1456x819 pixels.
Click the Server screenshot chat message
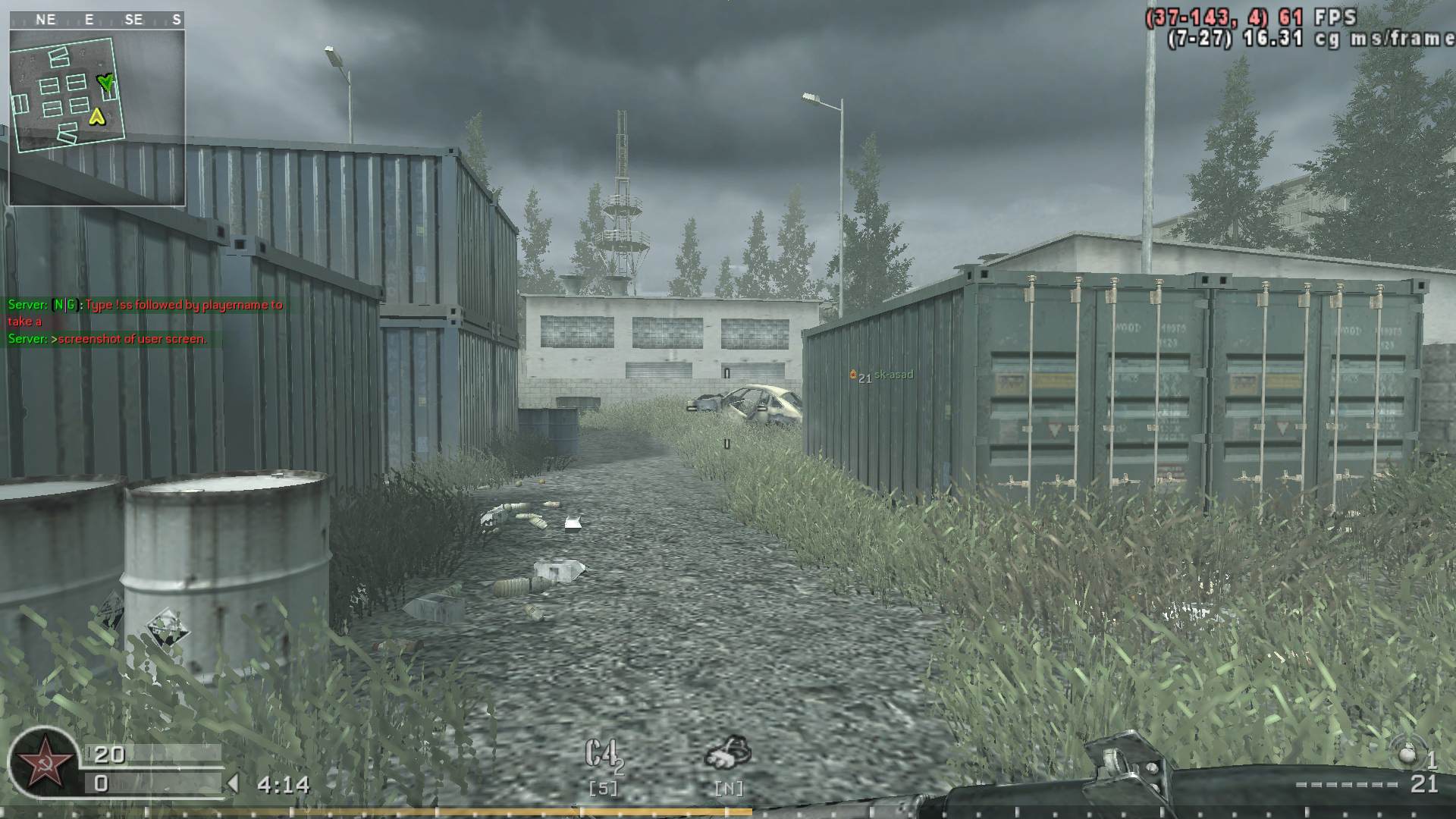(105, 341)
